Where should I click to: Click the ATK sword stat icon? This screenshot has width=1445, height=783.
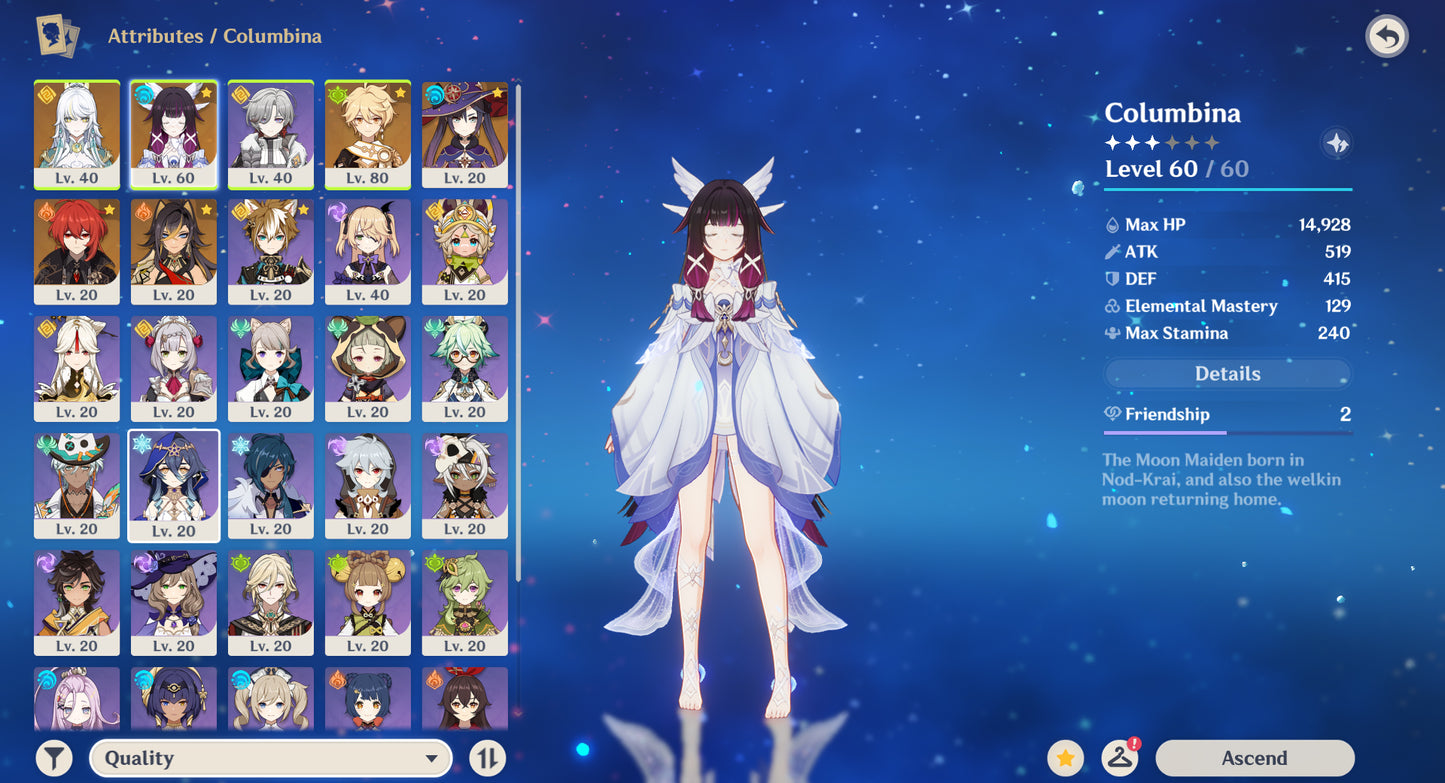pos(1113,251)
